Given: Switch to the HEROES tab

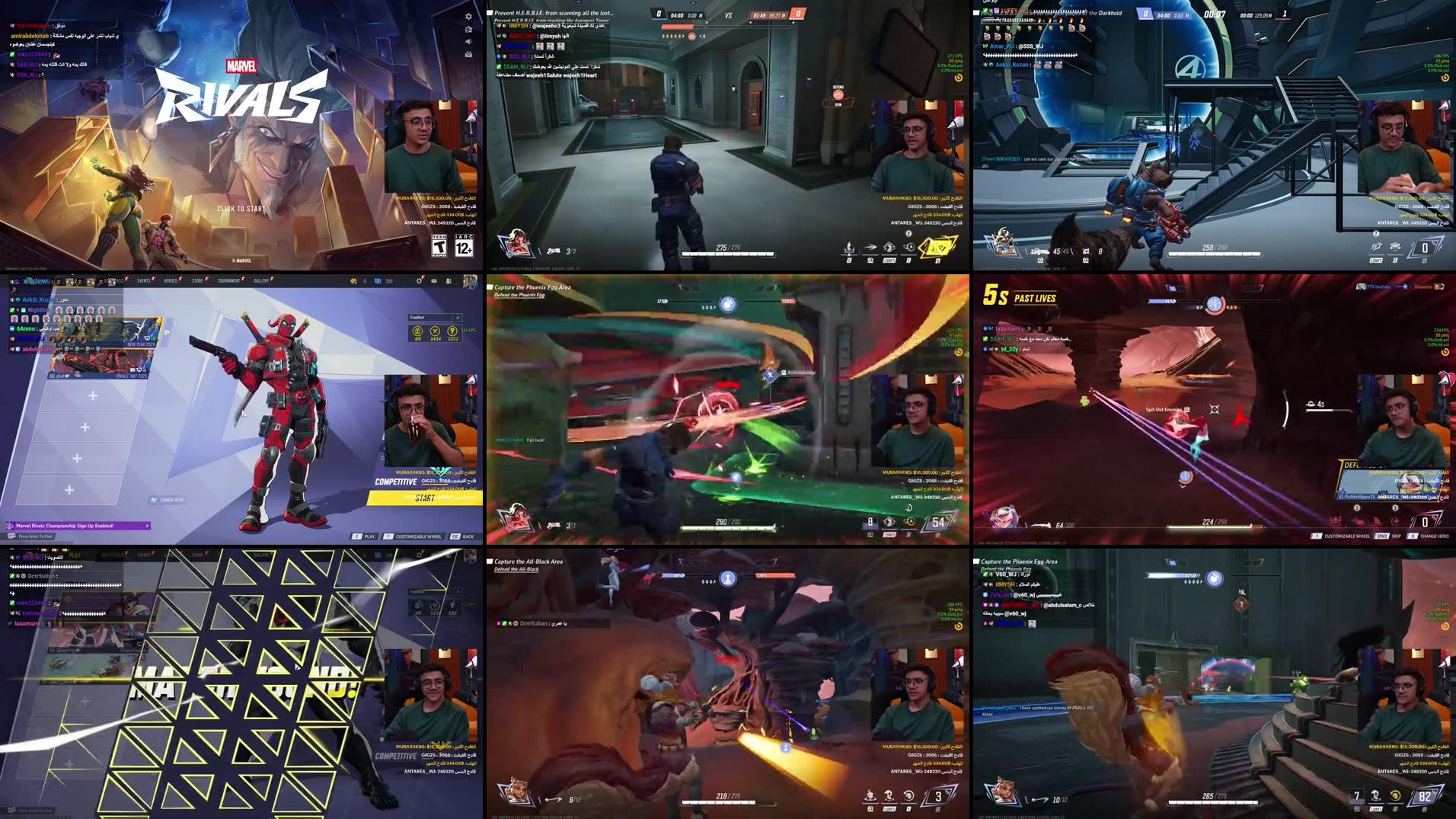Looking at the screenshot, I should click(170, 280).
